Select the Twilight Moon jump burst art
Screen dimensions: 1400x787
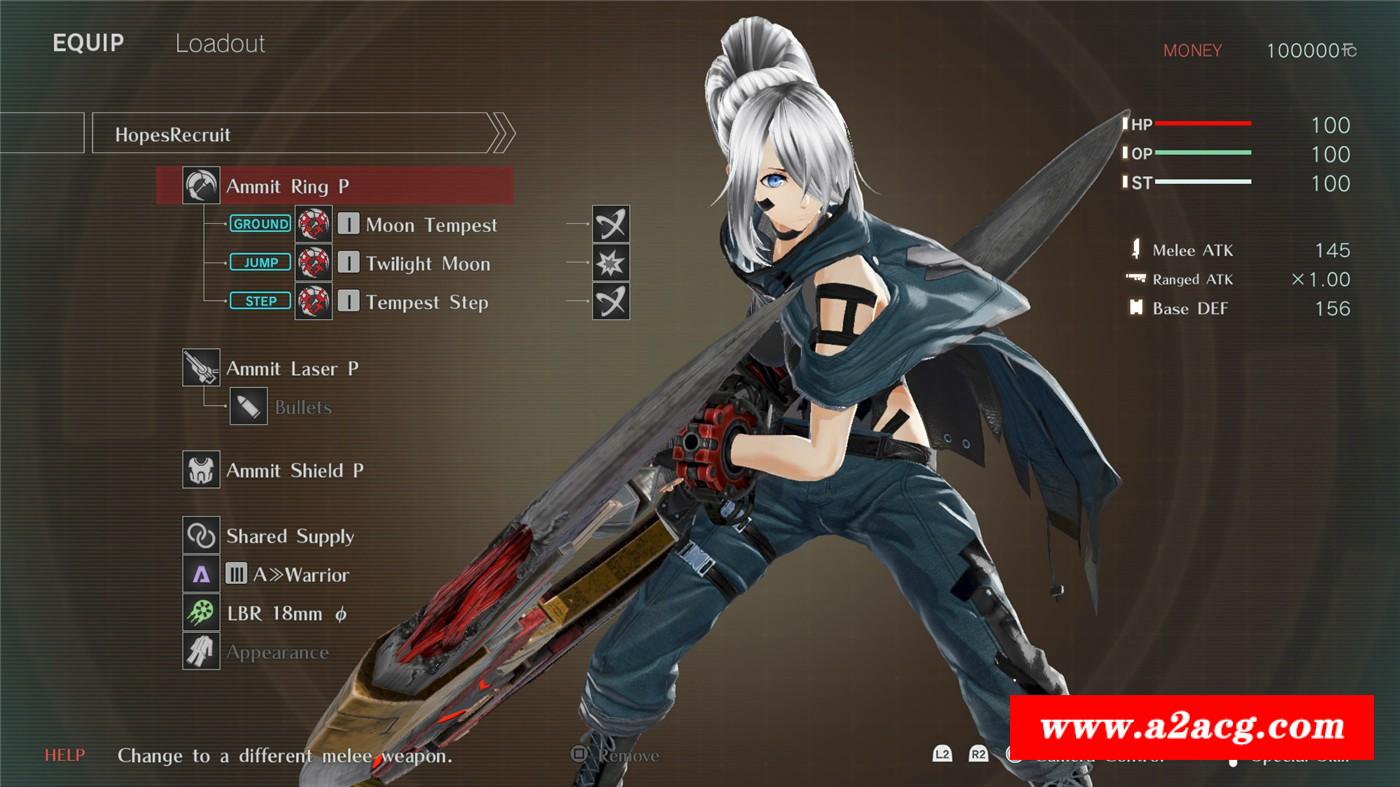427,264
